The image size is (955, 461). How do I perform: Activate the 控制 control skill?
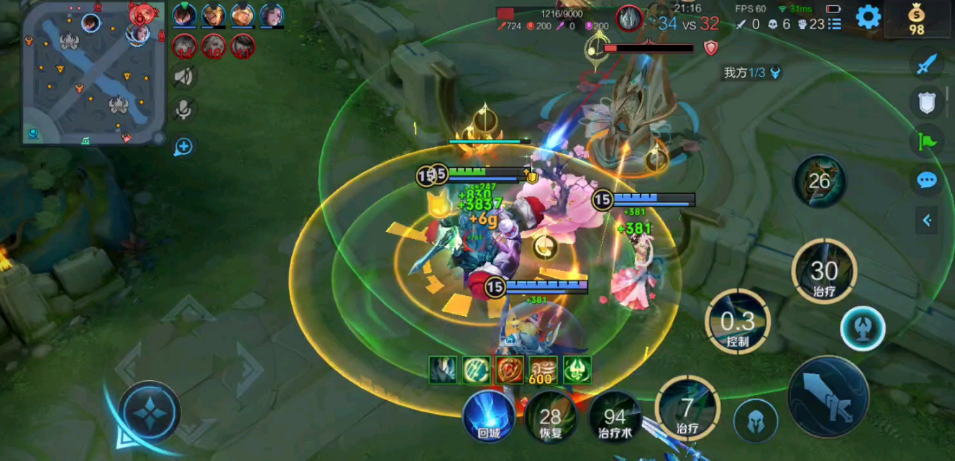pyautogui.click(x=738, y=321)
